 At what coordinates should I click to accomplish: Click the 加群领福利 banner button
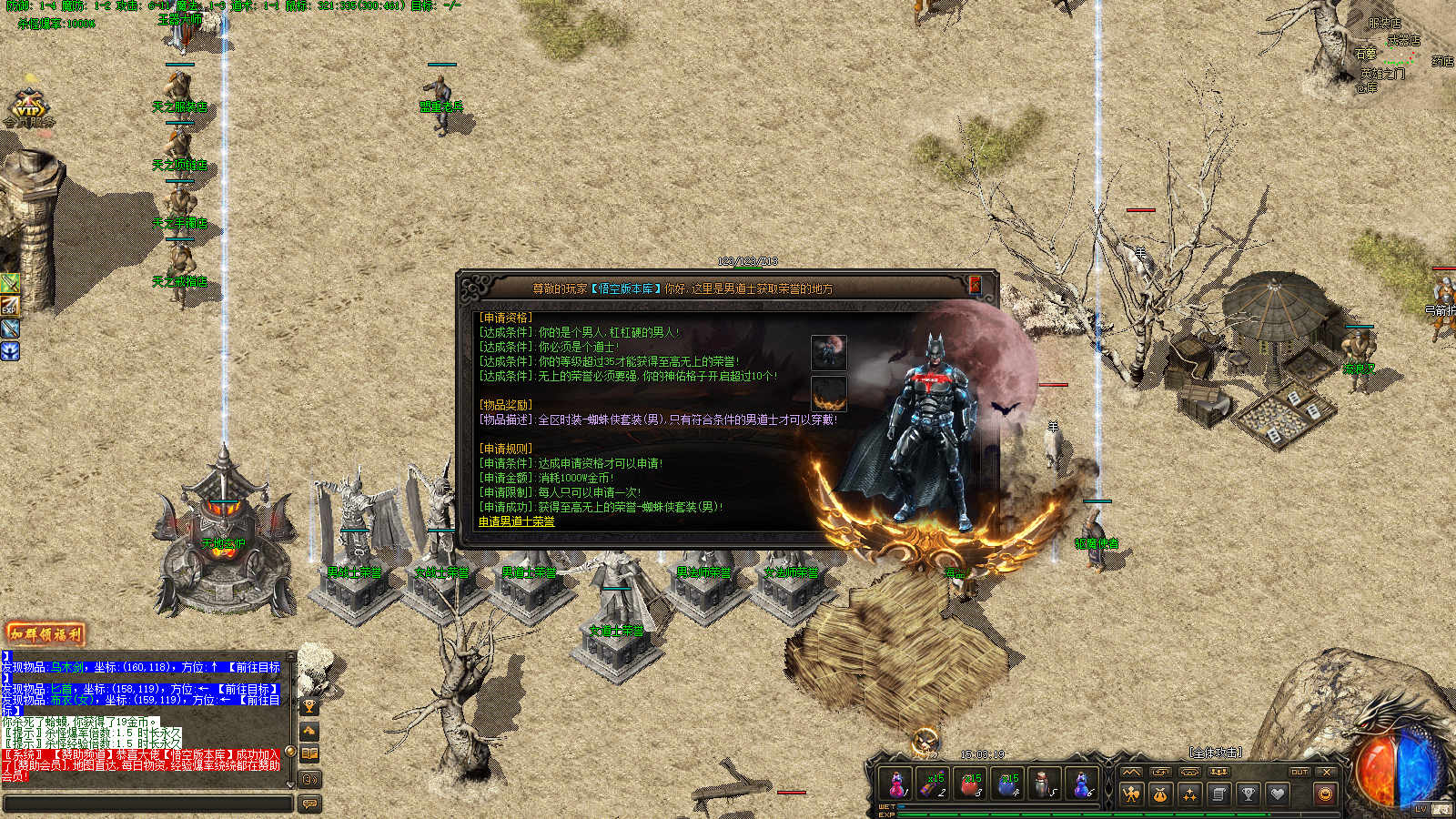coord(45,633)
